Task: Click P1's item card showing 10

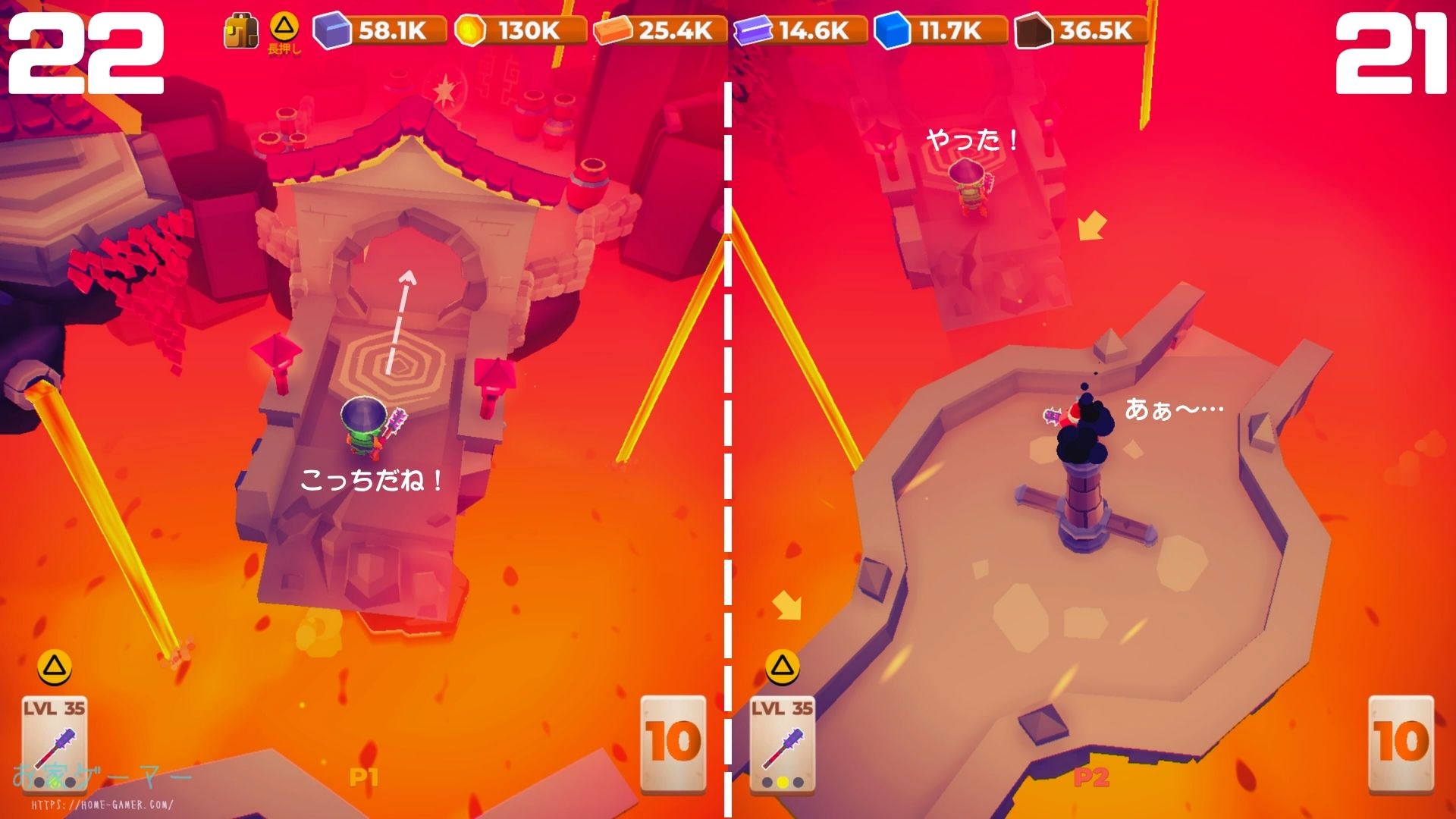Action: pyautogui.click(x=673, y=742)
